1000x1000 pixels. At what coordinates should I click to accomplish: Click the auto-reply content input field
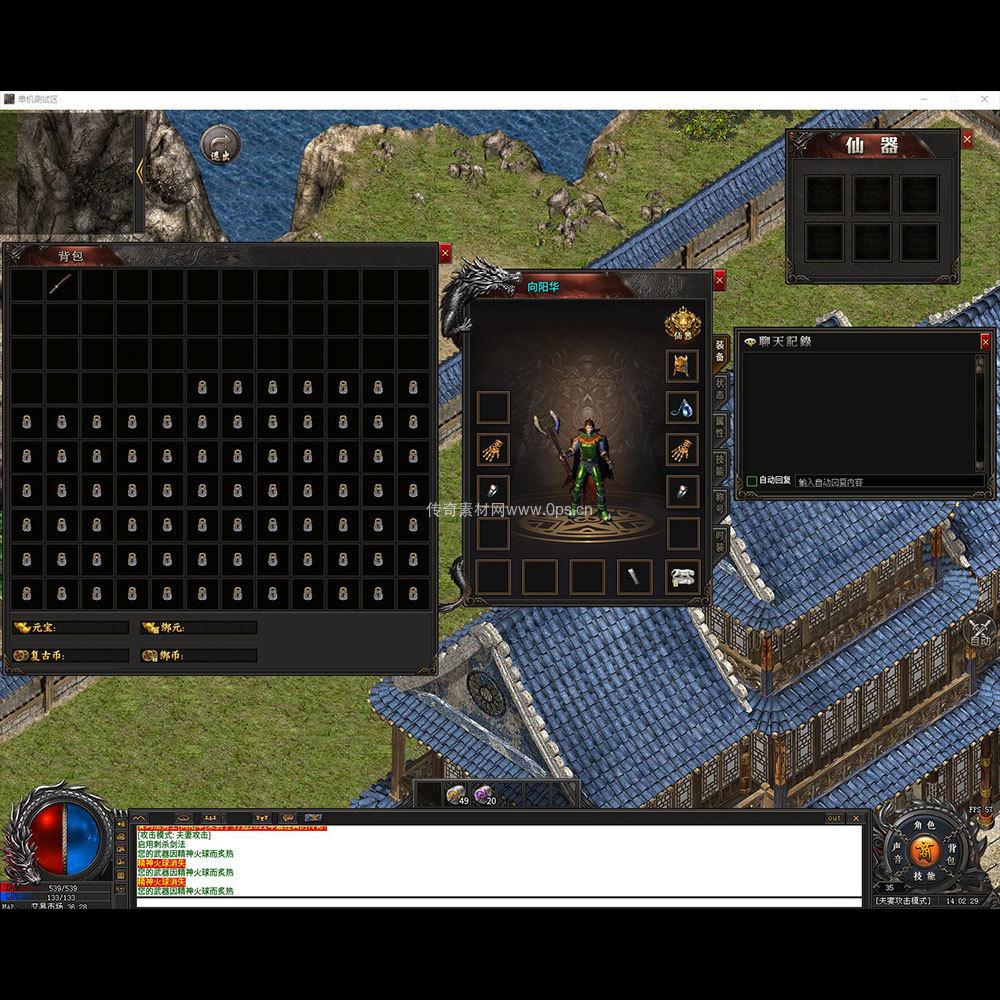coord(885,481)
